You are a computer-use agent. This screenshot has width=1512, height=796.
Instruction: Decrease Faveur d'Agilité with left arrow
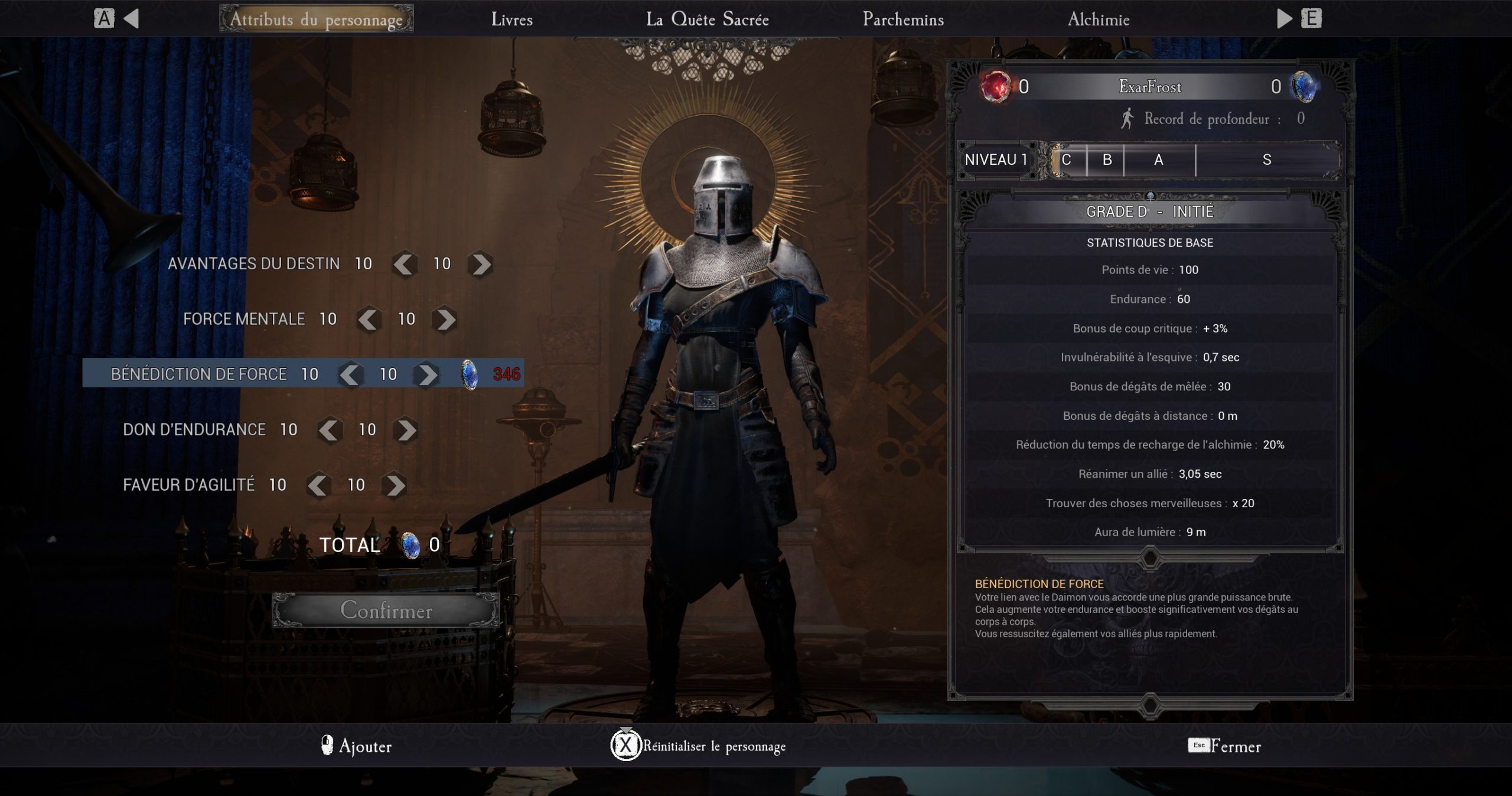click(x=318, y=485)
